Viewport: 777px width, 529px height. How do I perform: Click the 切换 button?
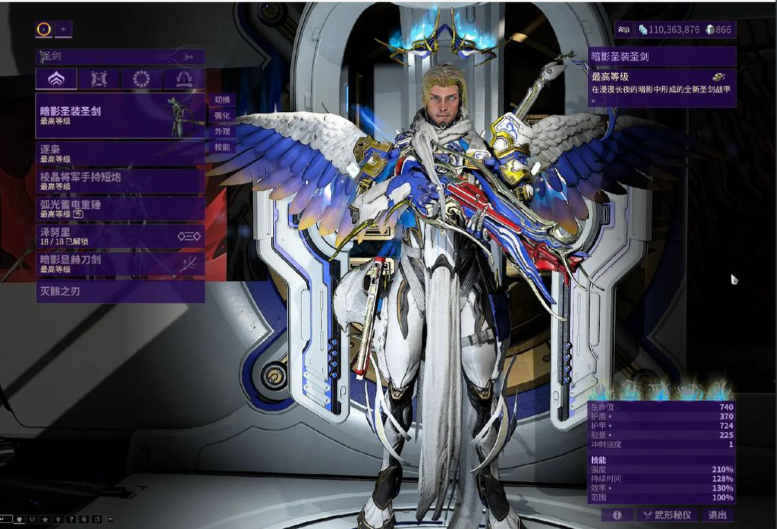(x=221, y=100)
